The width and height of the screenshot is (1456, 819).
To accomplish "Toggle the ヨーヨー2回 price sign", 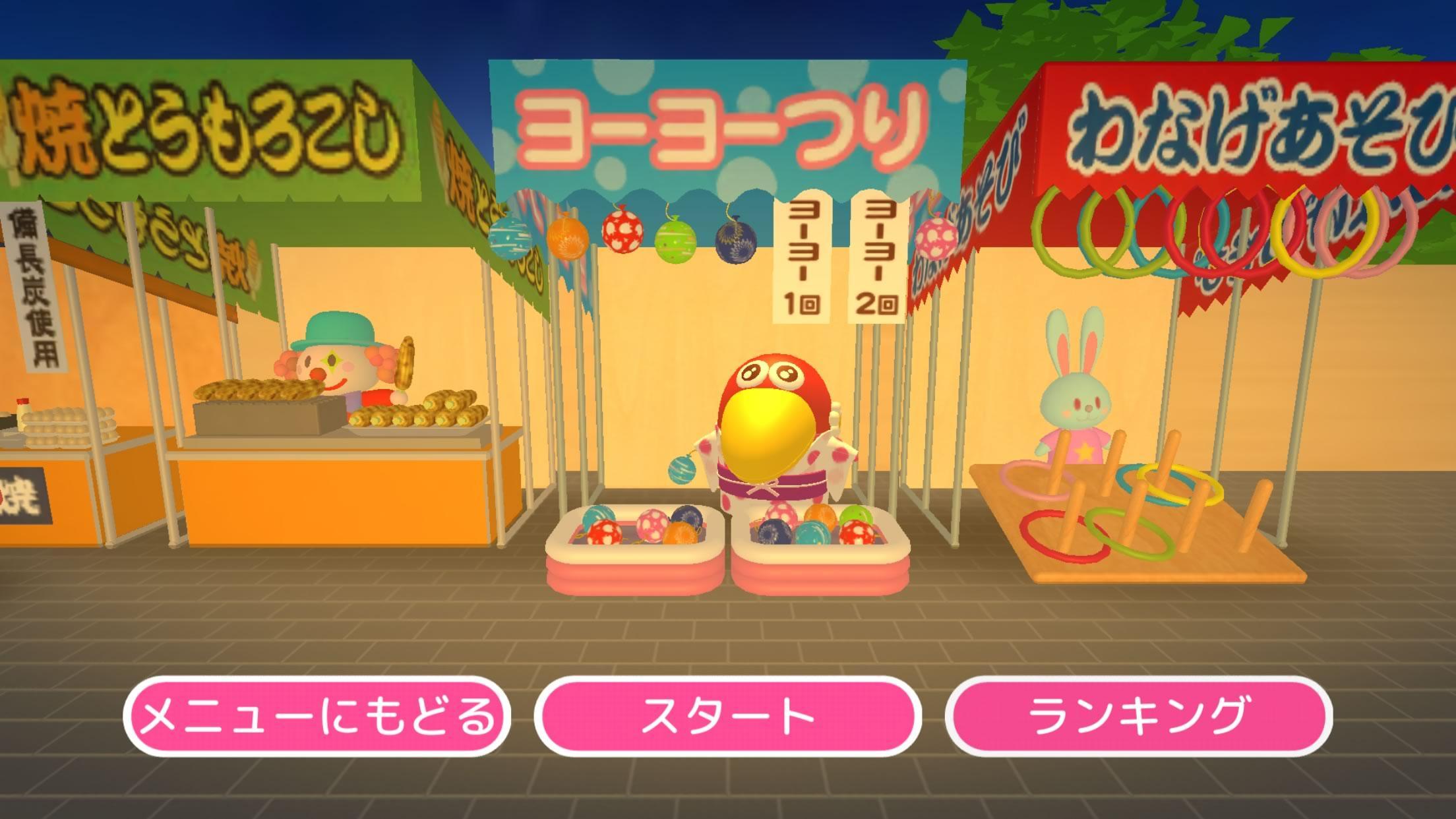I will (877, 257).
